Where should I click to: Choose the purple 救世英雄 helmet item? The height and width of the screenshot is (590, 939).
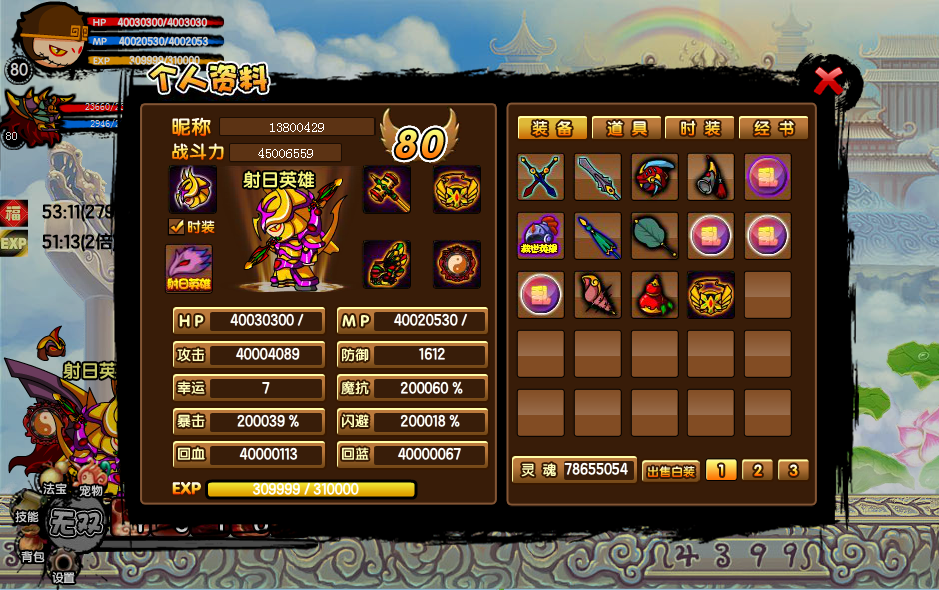(541, 236)
